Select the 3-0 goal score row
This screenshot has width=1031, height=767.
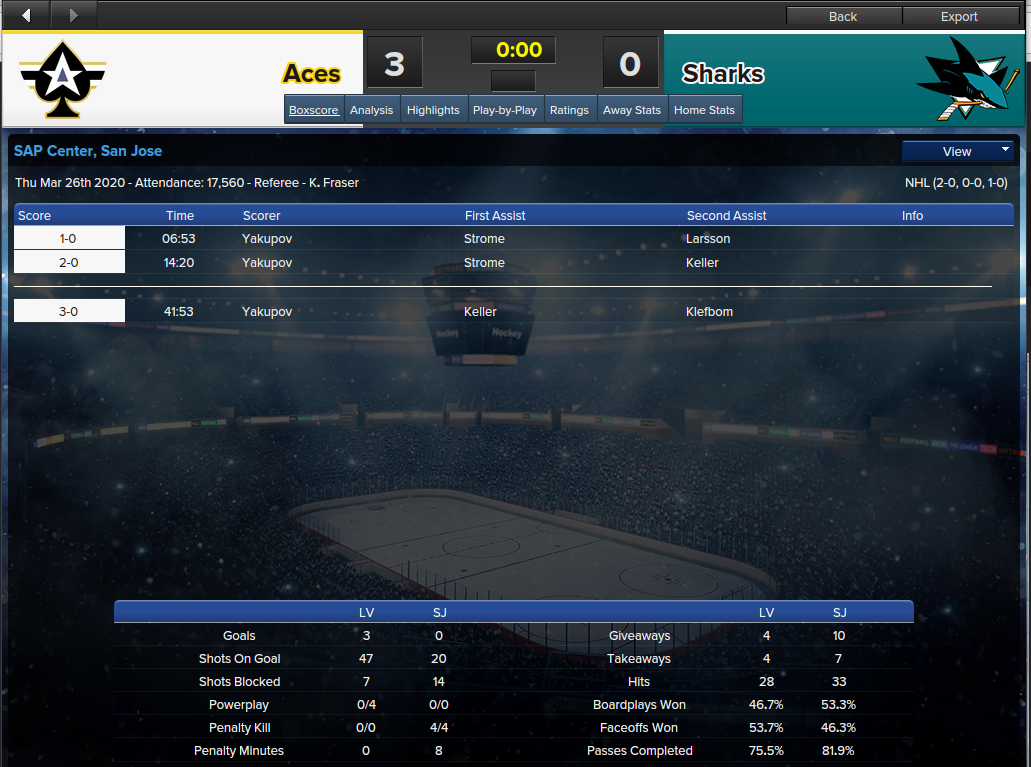click(69, 312)
